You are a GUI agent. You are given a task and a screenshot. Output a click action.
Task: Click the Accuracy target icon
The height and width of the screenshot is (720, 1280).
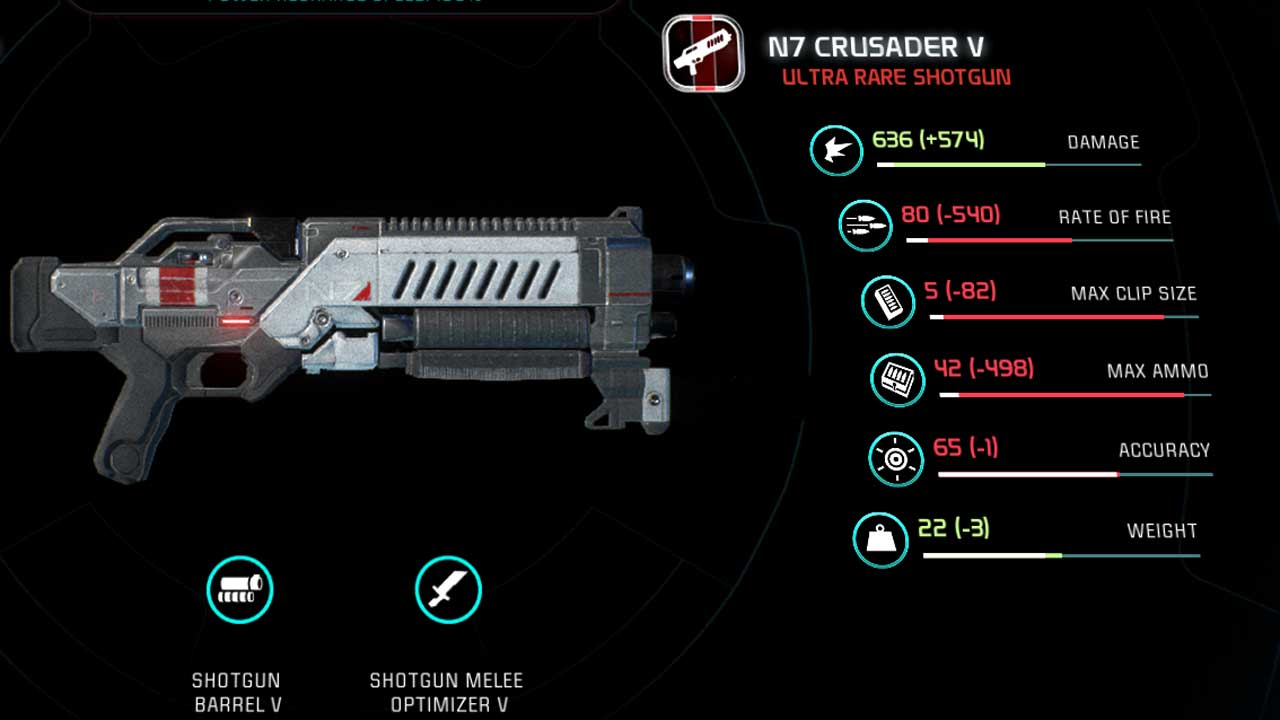(x=895, y=459)
